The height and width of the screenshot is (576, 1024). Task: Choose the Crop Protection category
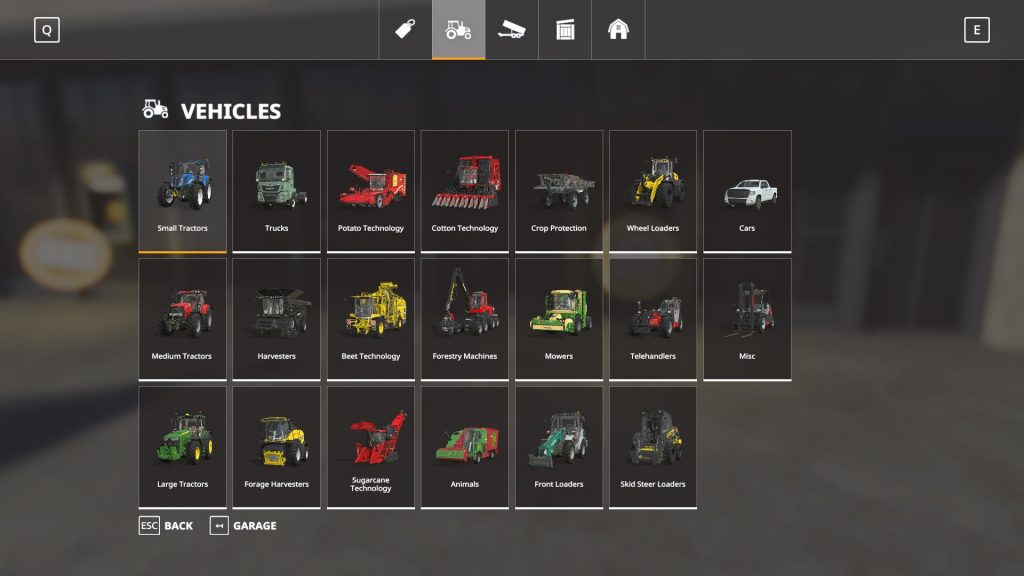click(x=559, y=190)
